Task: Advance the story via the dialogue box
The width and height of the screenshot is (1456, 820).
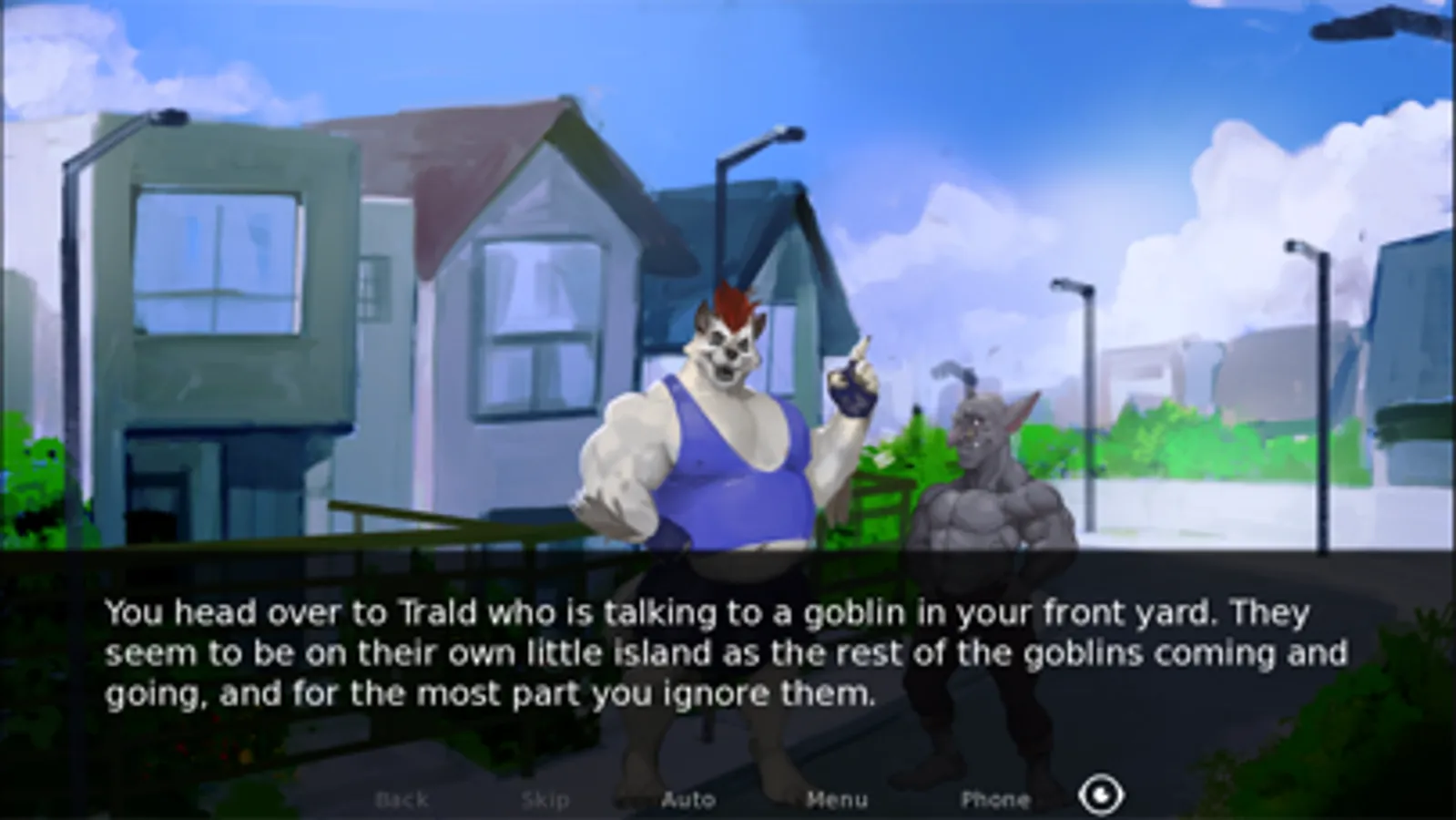Action: pyautogui.click(x=728, y=653)
